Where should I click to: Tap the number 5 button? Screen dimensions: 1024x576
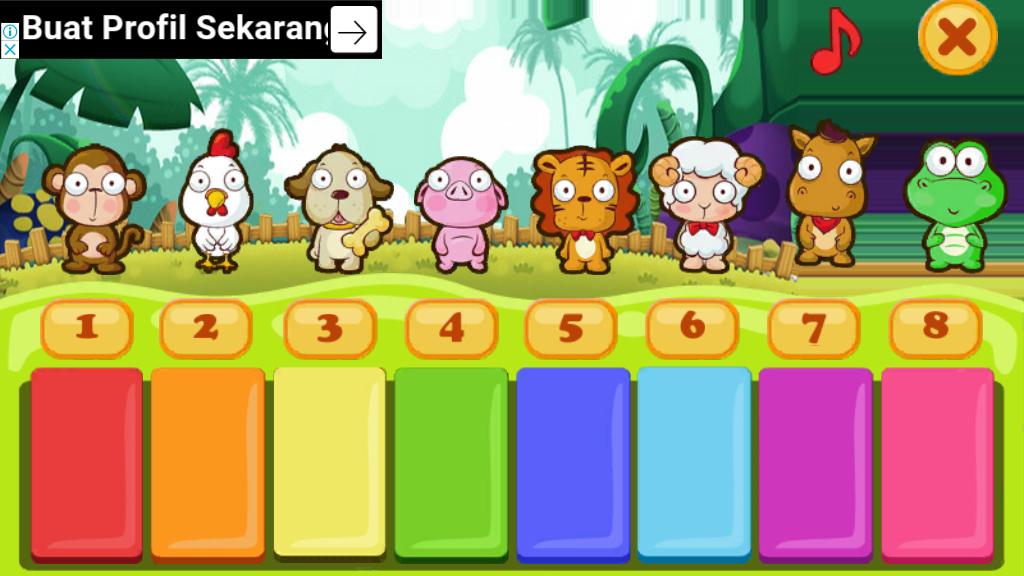(571, 328)
